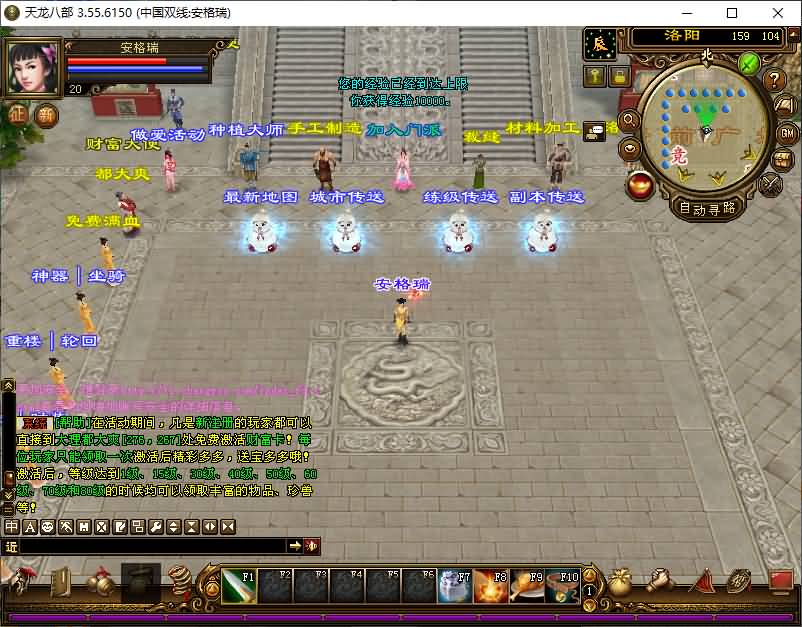Viewport: 802px width, 627px height.
Task: Toggle the green sword button above the minimap
Action: 748,65
